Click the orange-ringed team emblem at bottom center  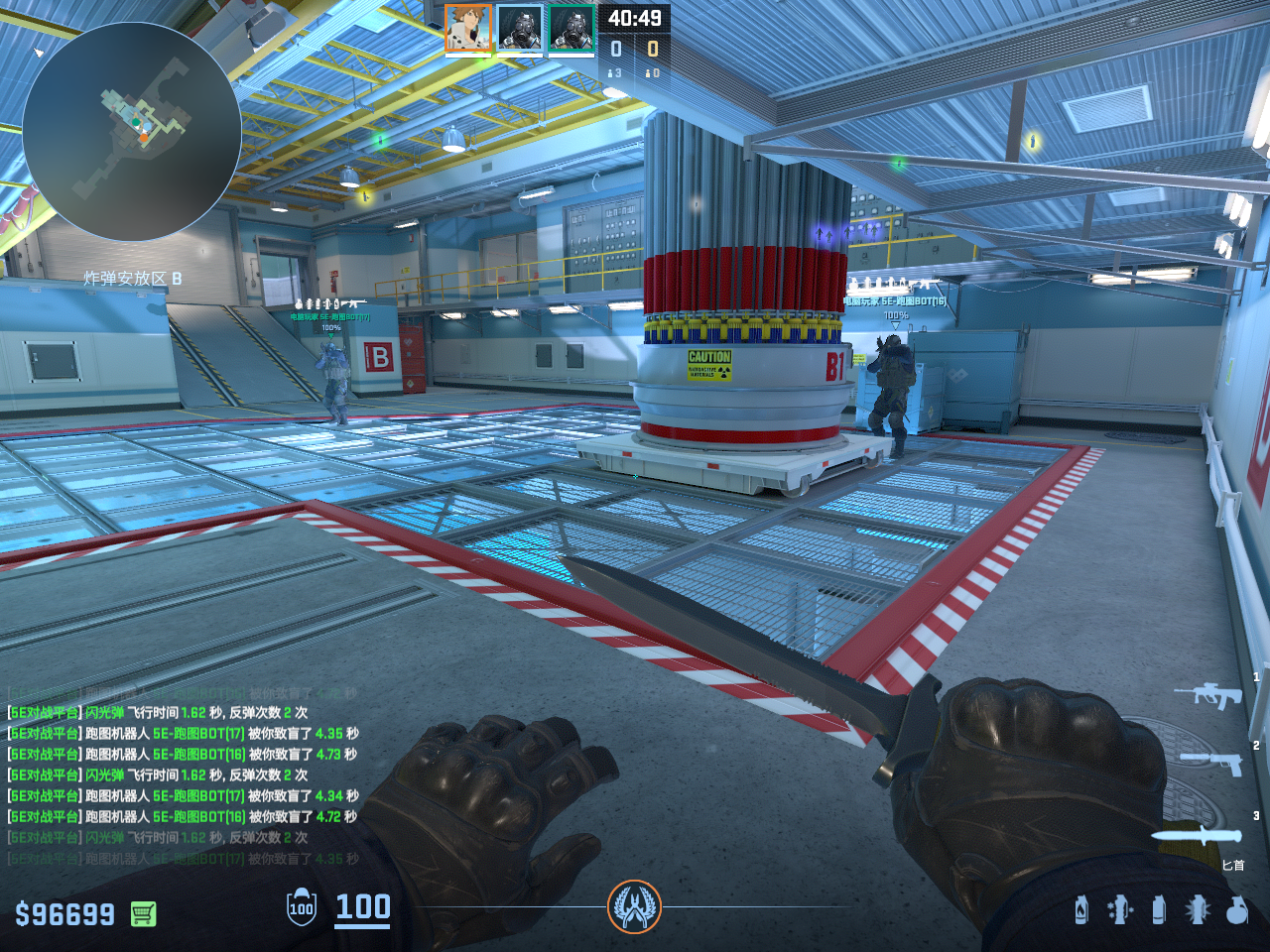[x=634, y=906]
